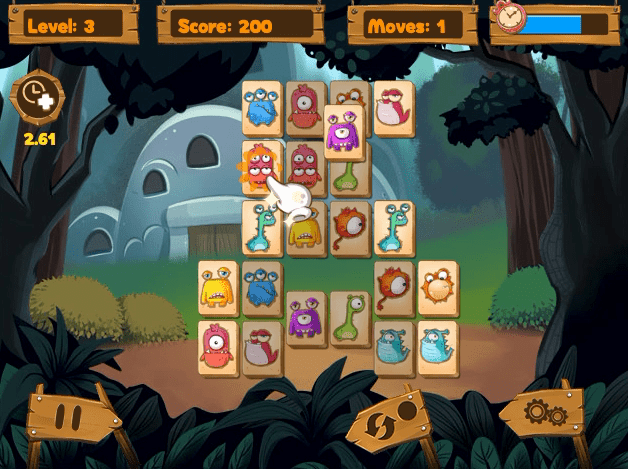Pause the game with the wooden sign
Viewport: 628px width, 469px height.
pos(68,415)
